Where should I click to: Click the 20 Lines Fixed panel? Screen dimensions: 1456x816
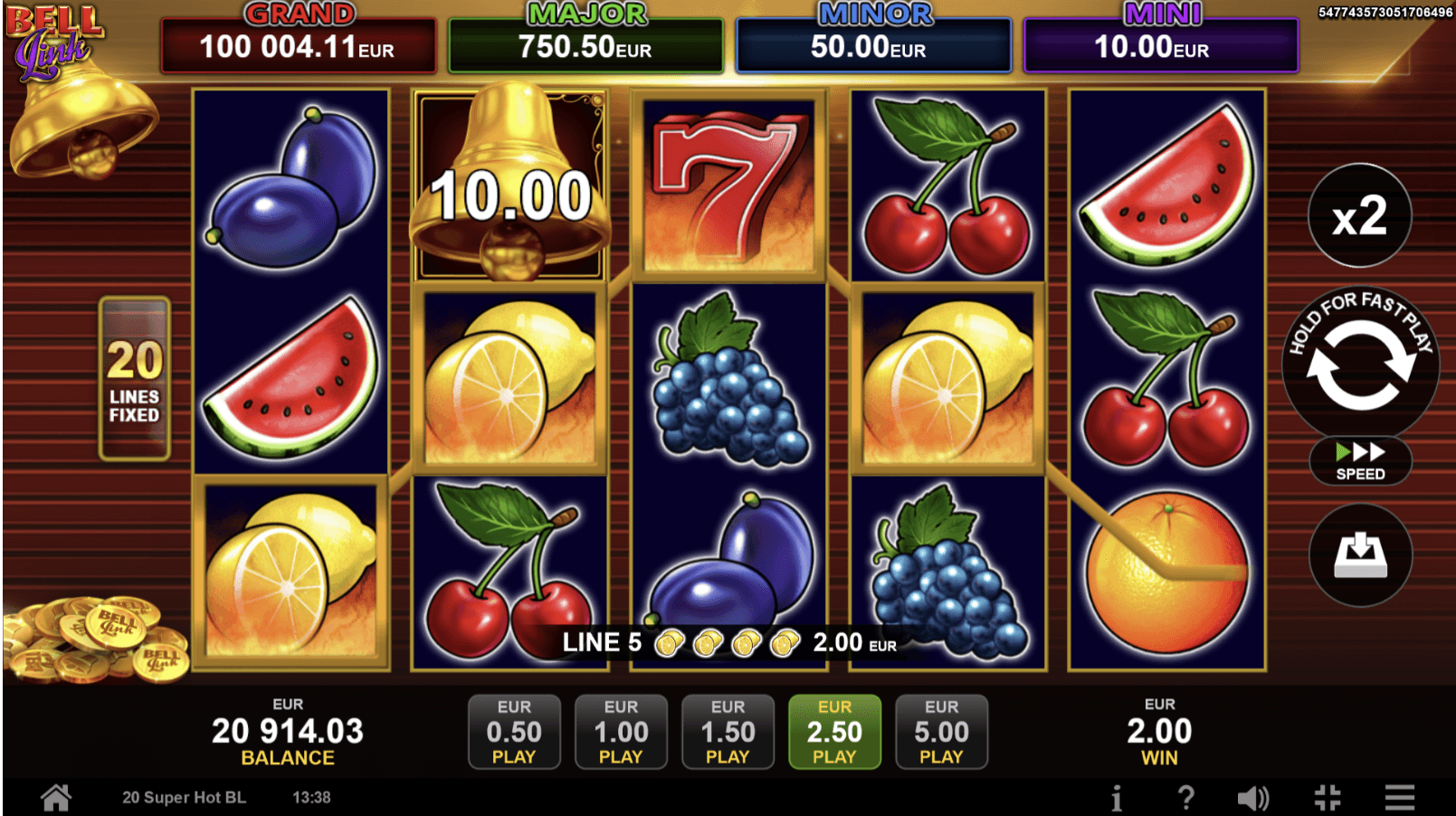[x=135, y=378]
